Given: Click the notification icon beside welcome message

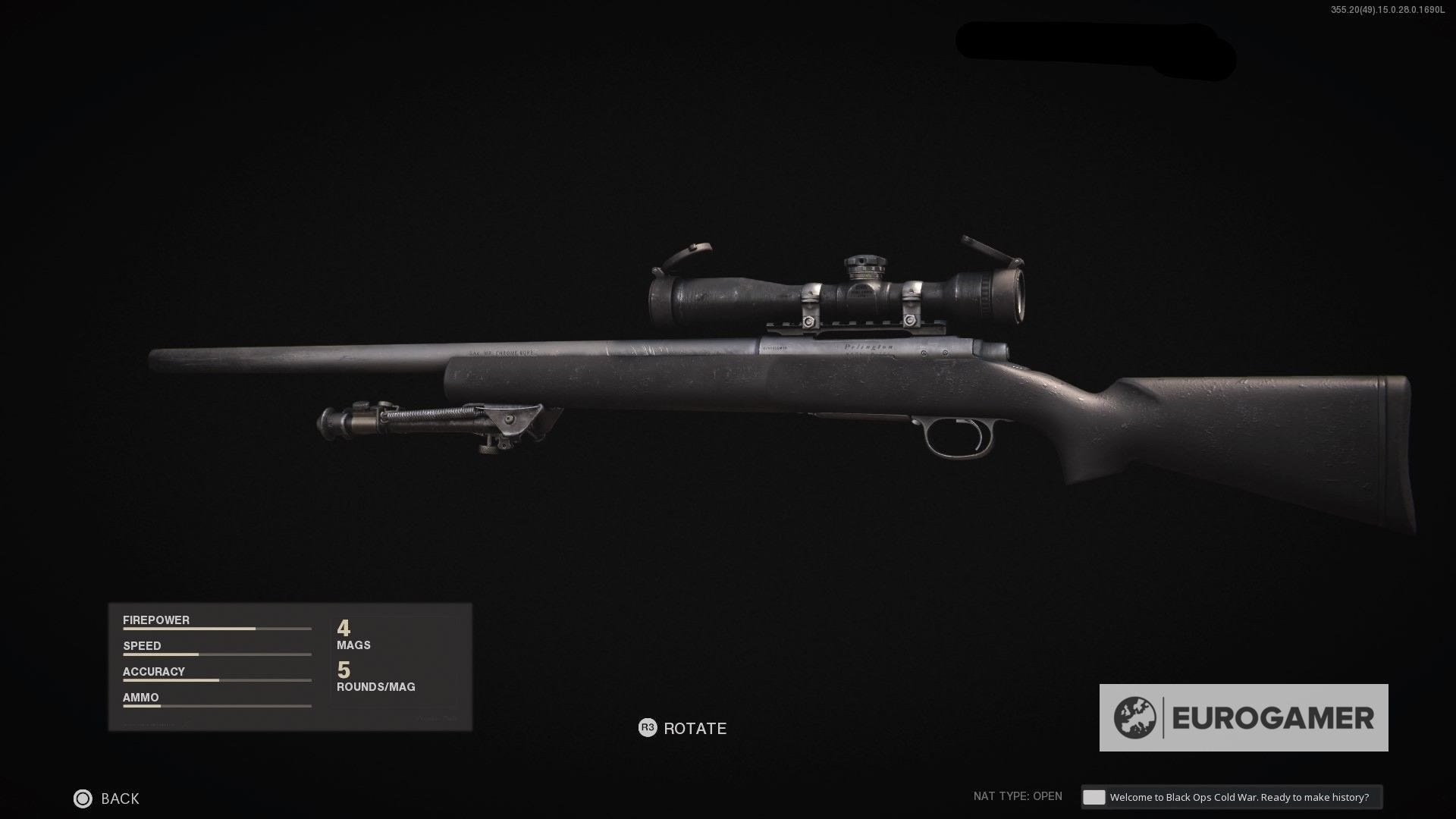Looking at the screenshot, I should (x=1093, y=797).
